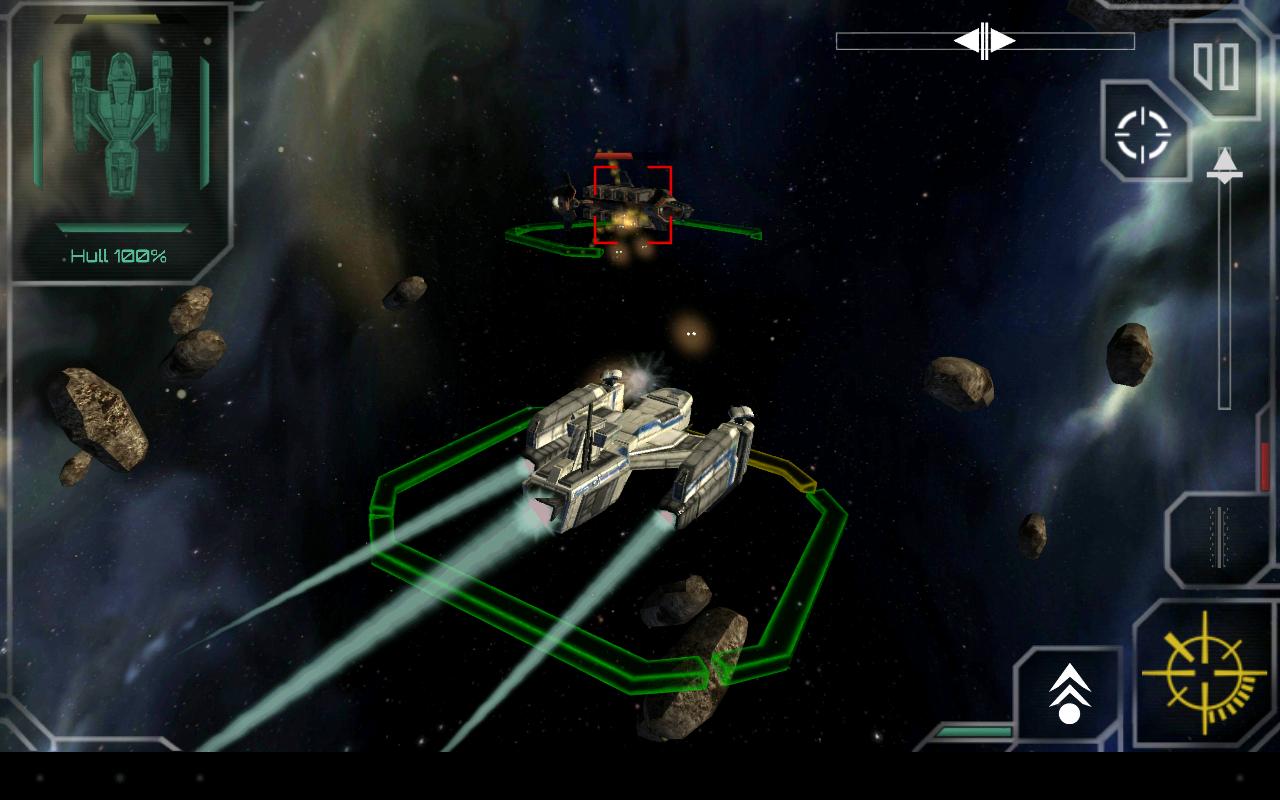Click the enemy ship's red target bracket
The image size is (1280, 800).
[x=633, y=205]
